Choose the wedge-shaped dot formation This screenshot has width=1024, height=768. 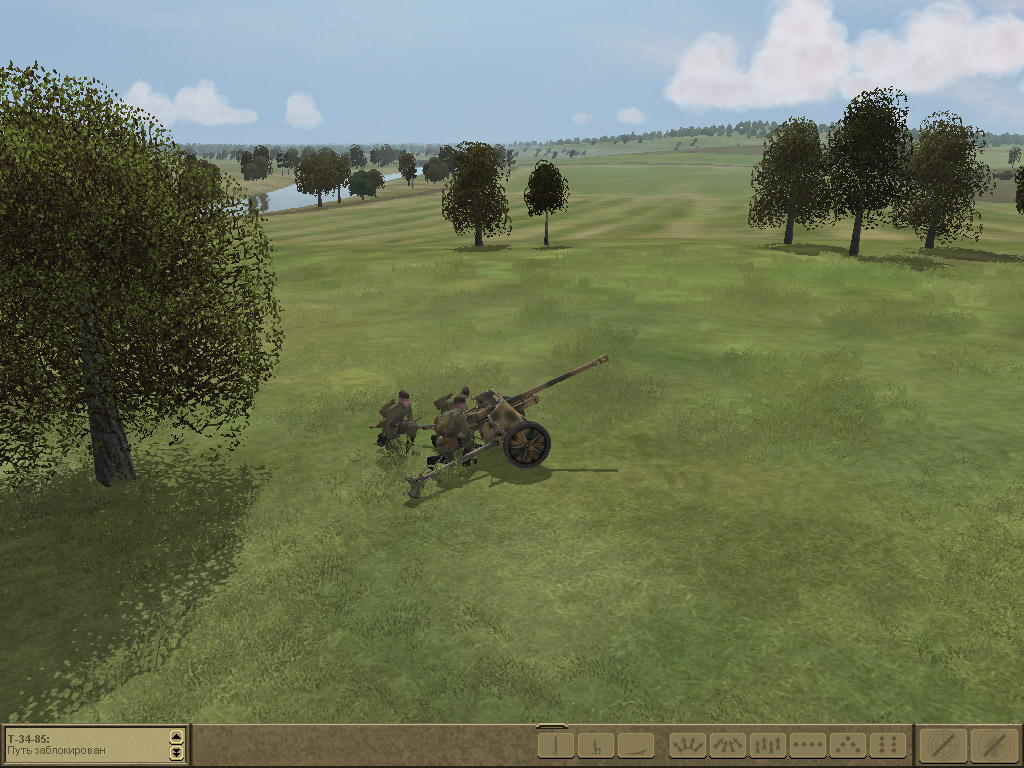point(847,745)
